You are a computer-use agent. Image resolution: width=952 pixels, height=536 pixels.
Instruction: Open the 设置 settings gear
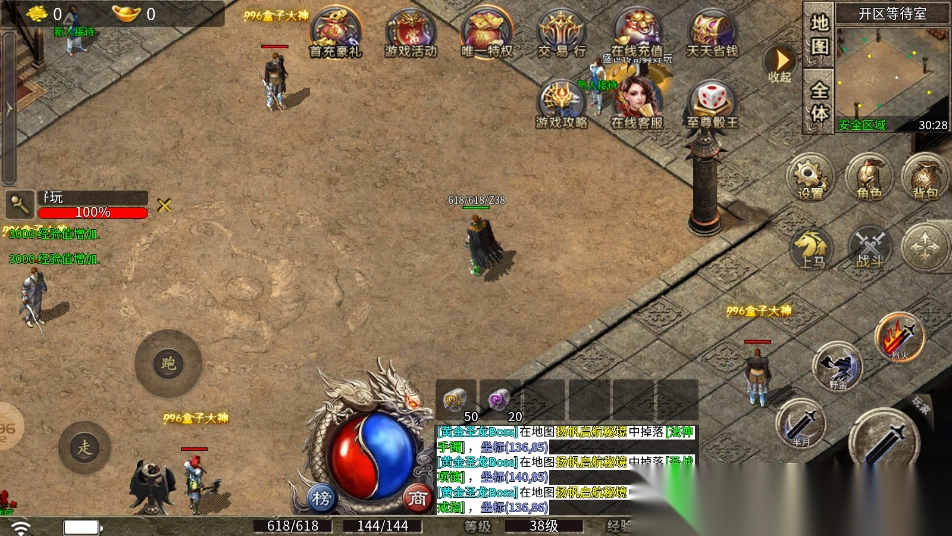(810, 176)
